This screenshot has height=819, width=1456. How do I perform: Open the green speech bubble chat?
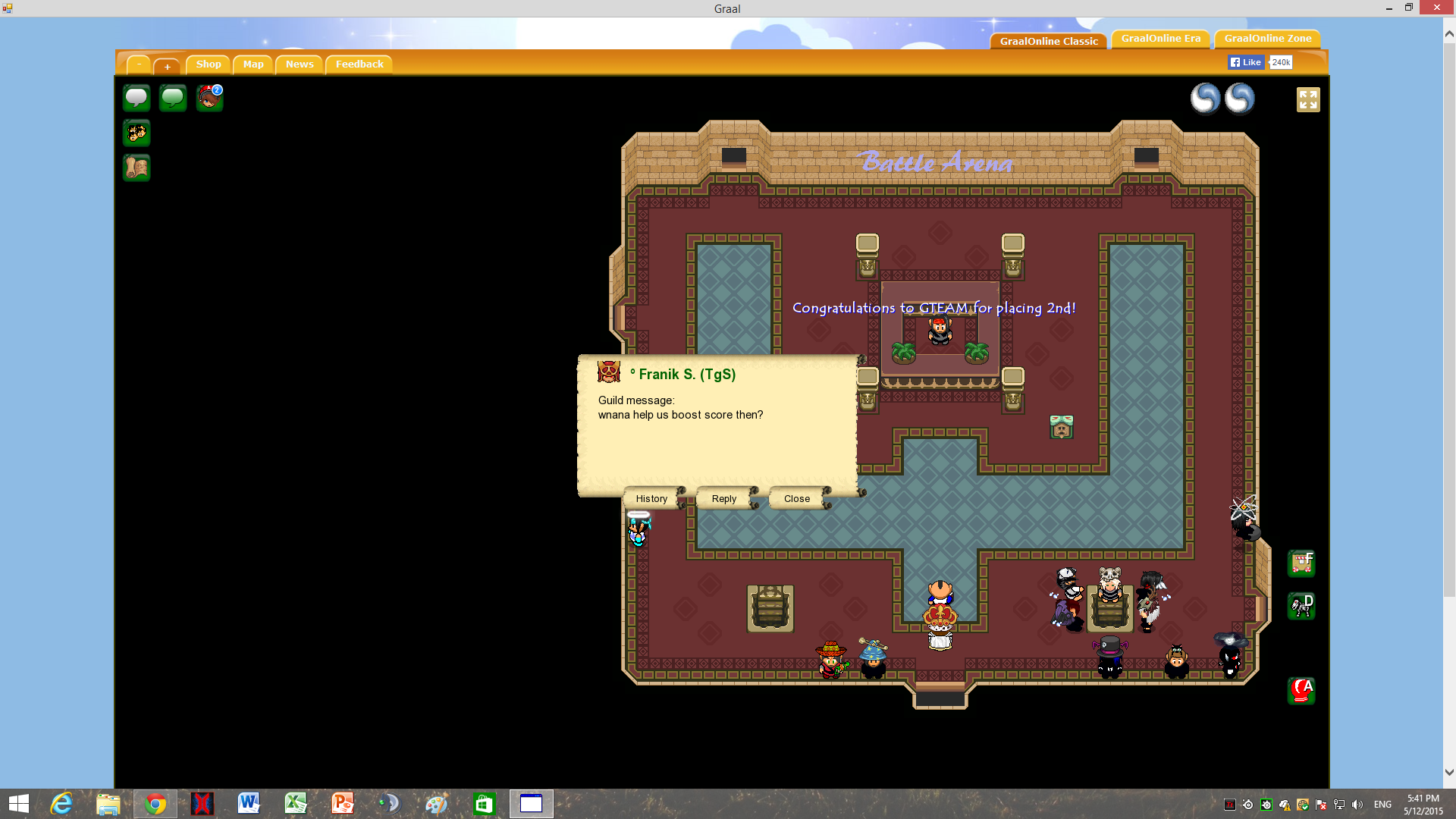point(173,98)
